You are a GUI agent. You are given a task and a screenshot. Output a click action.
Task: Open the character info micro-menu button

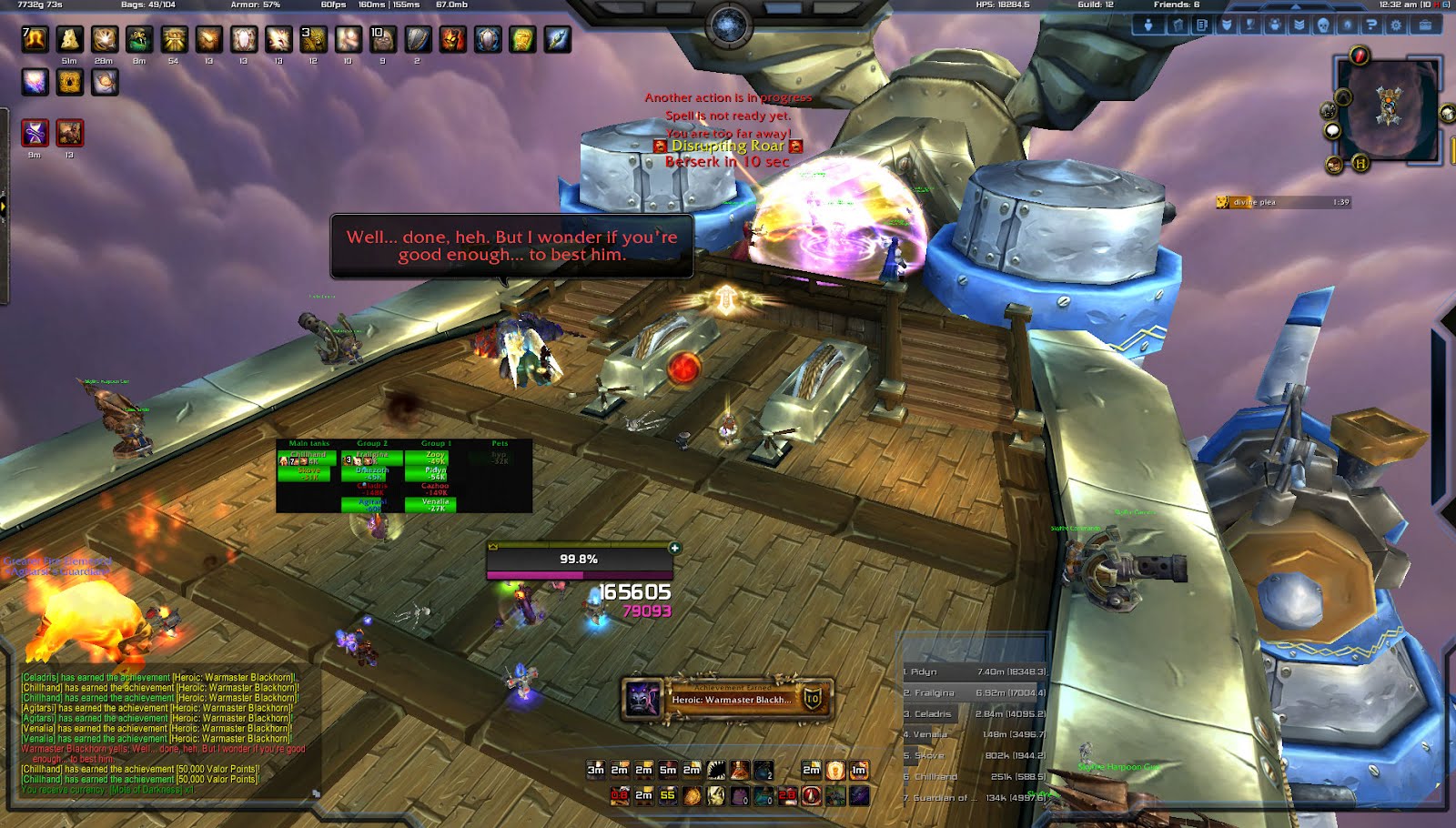point(1148,25)
